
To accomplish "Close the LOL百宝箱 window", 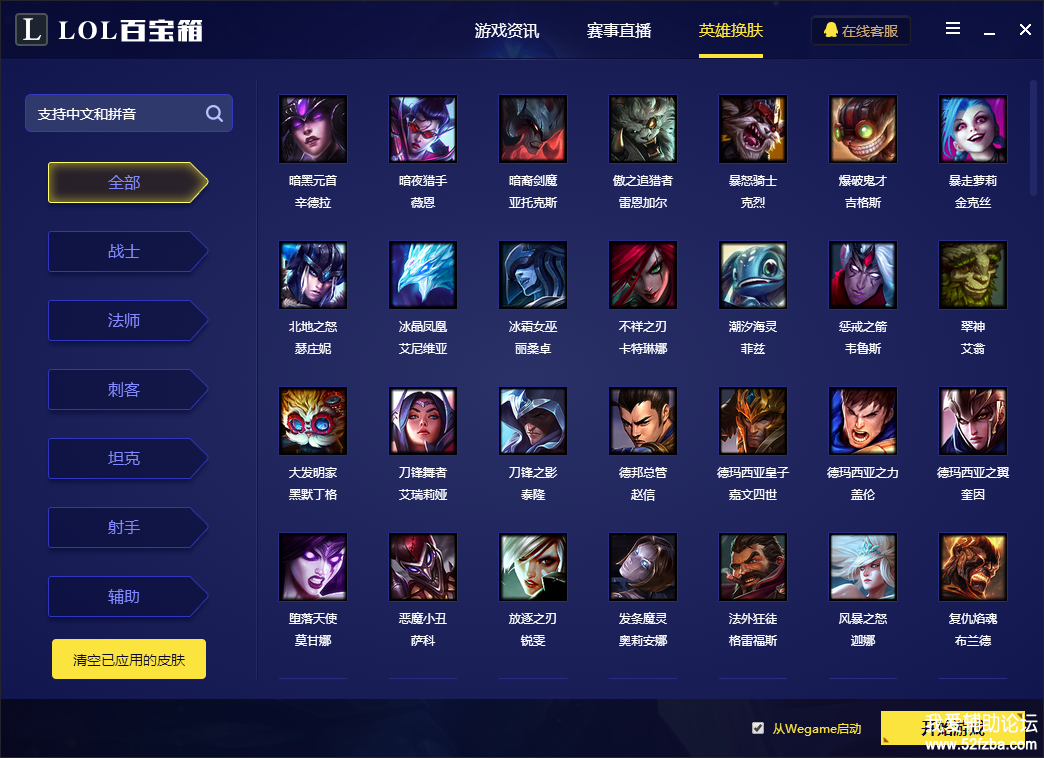I will pyautogui.click(x=1025, y=30).
